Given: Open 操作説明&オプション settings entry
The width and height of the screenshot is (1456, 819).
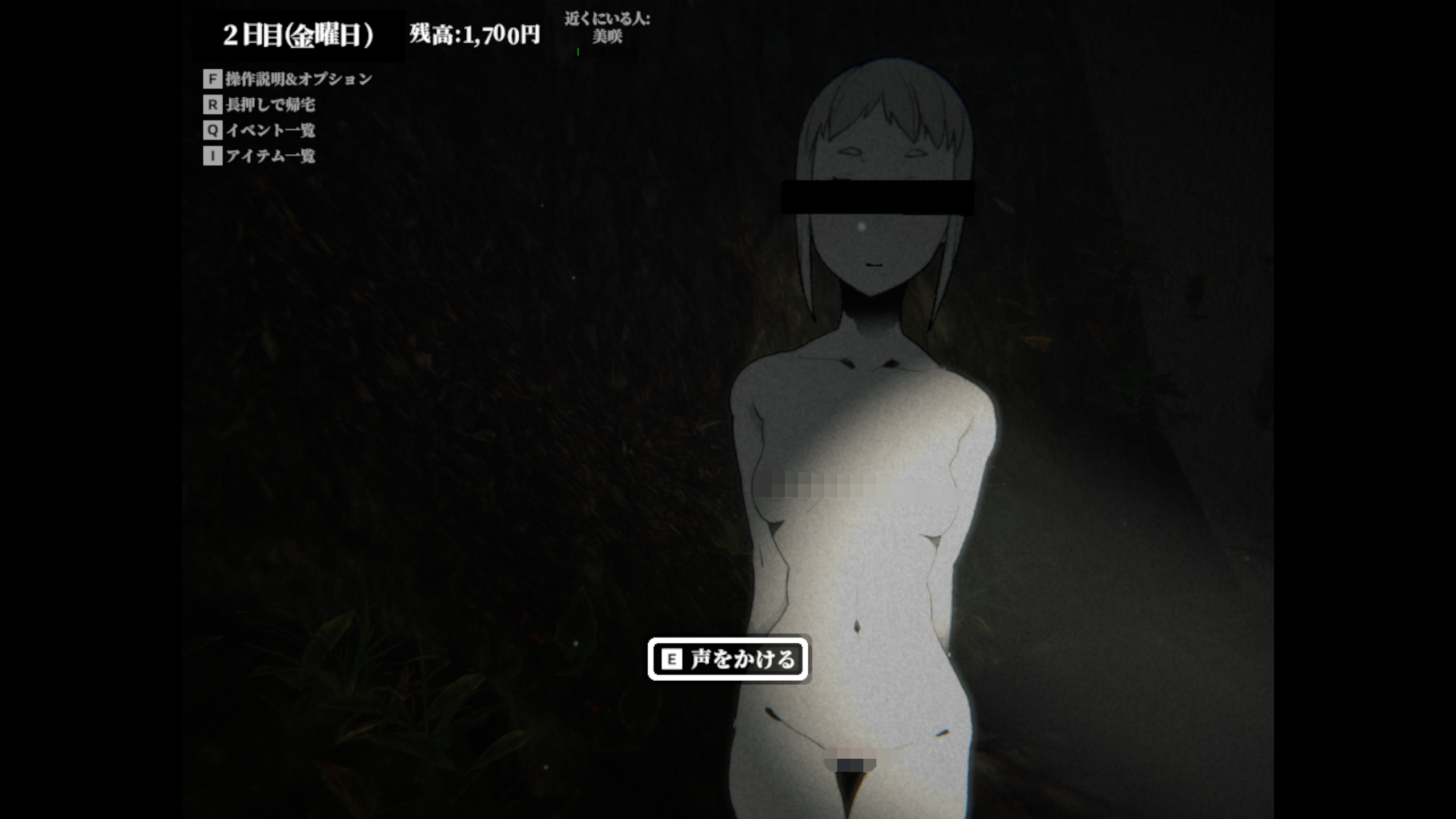Looking at the screenshot, I should (x=299, y=80).
